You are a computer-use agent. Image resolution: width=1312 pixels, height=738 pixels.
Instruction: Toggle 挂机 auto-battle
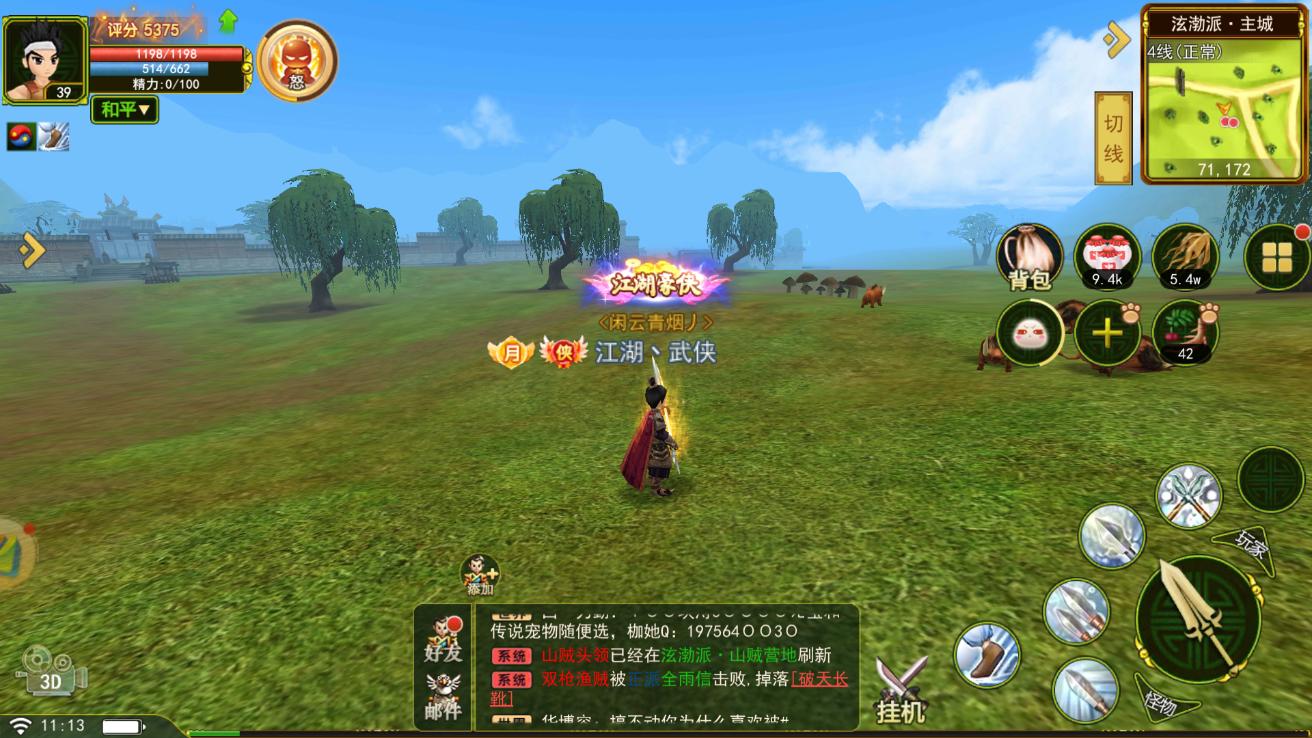(x=901, y=691)
